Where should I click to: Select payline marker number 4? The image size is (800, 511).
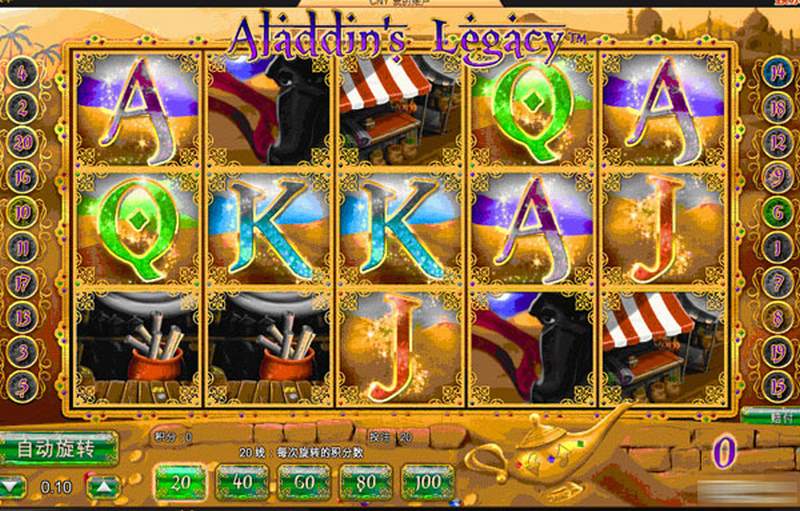pyautogui.click(x=22, y=71)
